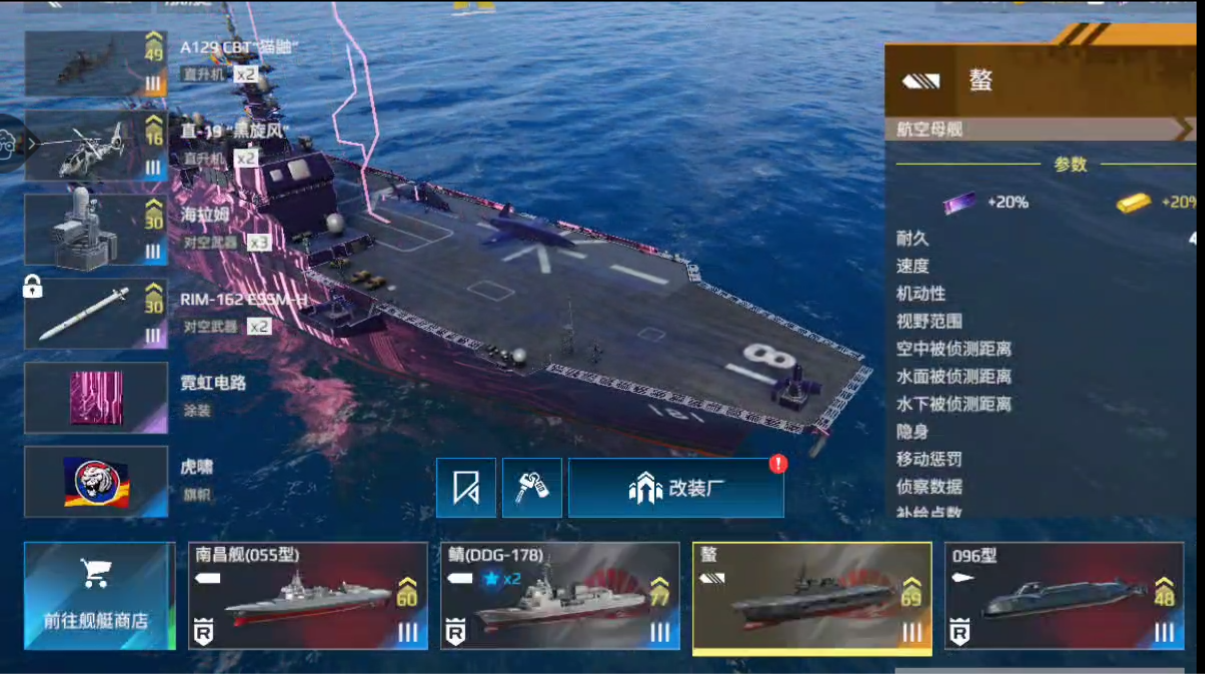This screenshot has height=674, width=1205.
Task: Expand the 航空母舰 ship type header
Action: pyautogui.click(x=1040, y=129)
